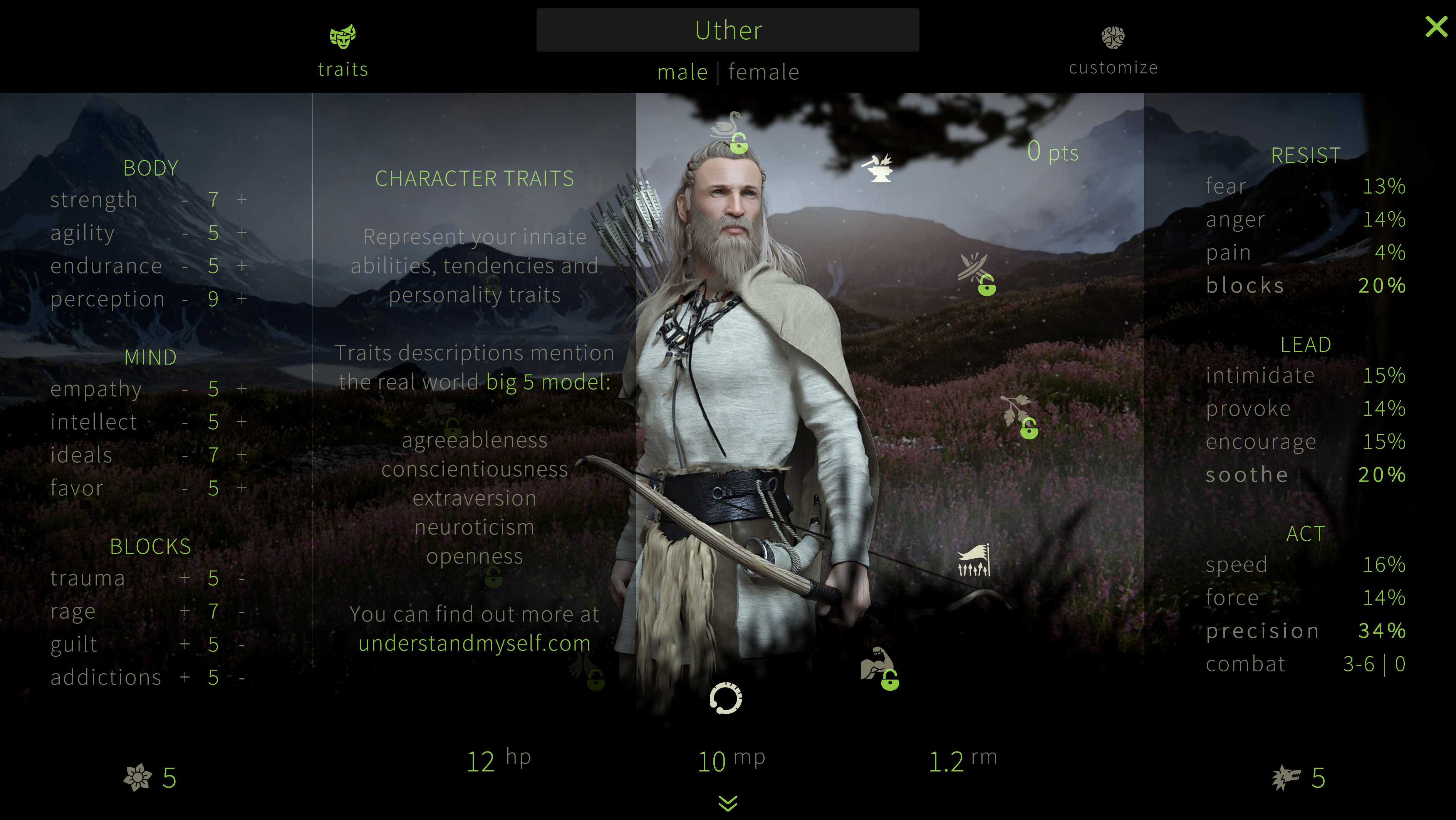Open the understandmyself.com link

[475, 644]
